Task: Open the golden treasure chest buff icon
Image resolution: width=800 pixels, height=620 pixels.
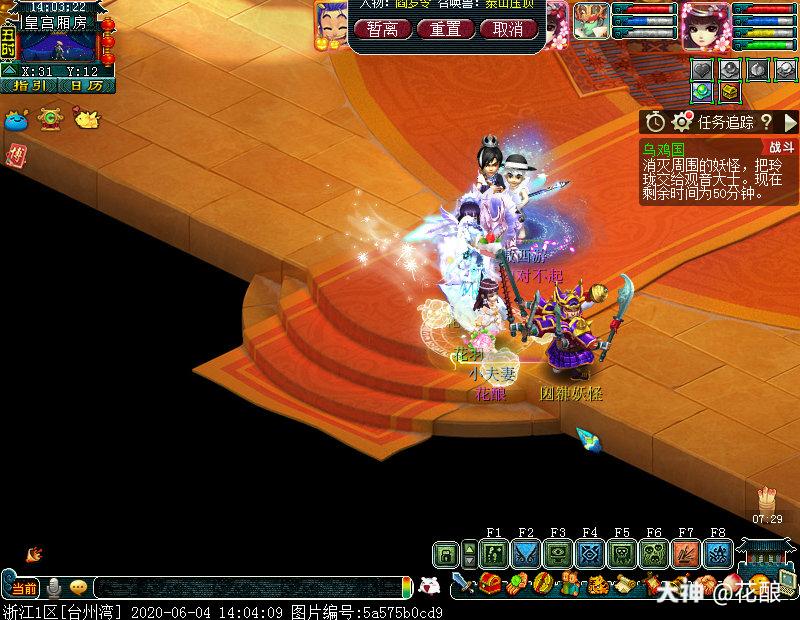Action: (732, 92)
